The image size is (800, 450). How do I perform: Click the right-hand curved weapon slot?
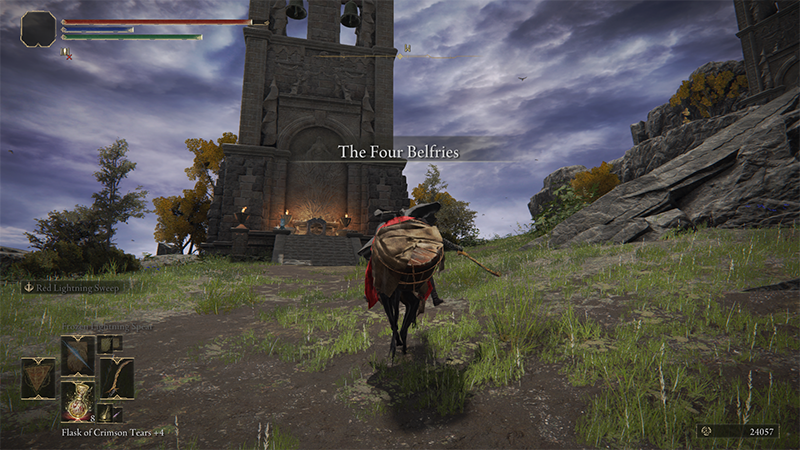tap(116, 378)
